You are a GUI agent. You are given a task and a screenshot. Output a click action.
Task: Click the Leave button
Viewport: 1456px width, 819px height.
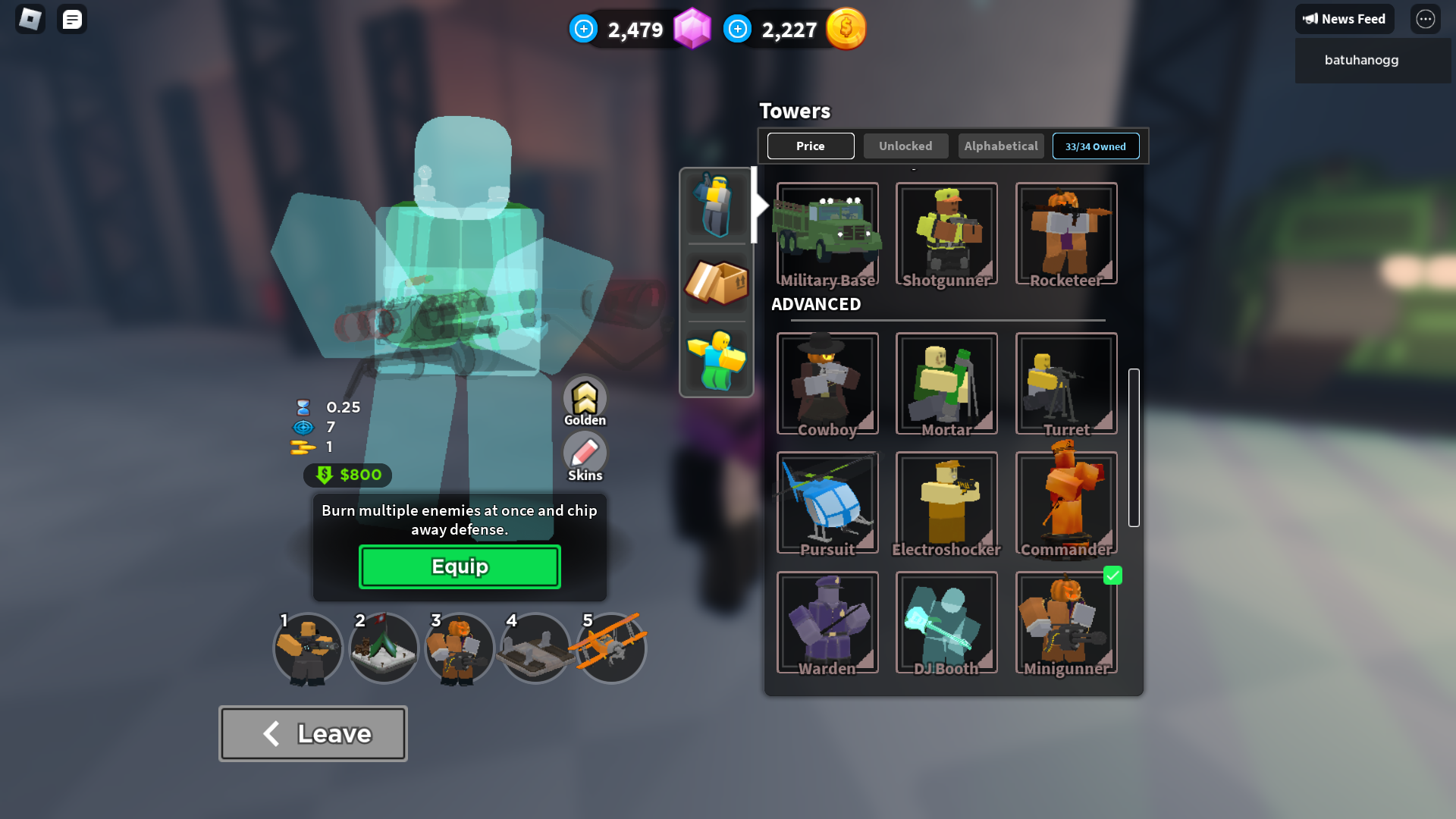(x=312, y=733)
